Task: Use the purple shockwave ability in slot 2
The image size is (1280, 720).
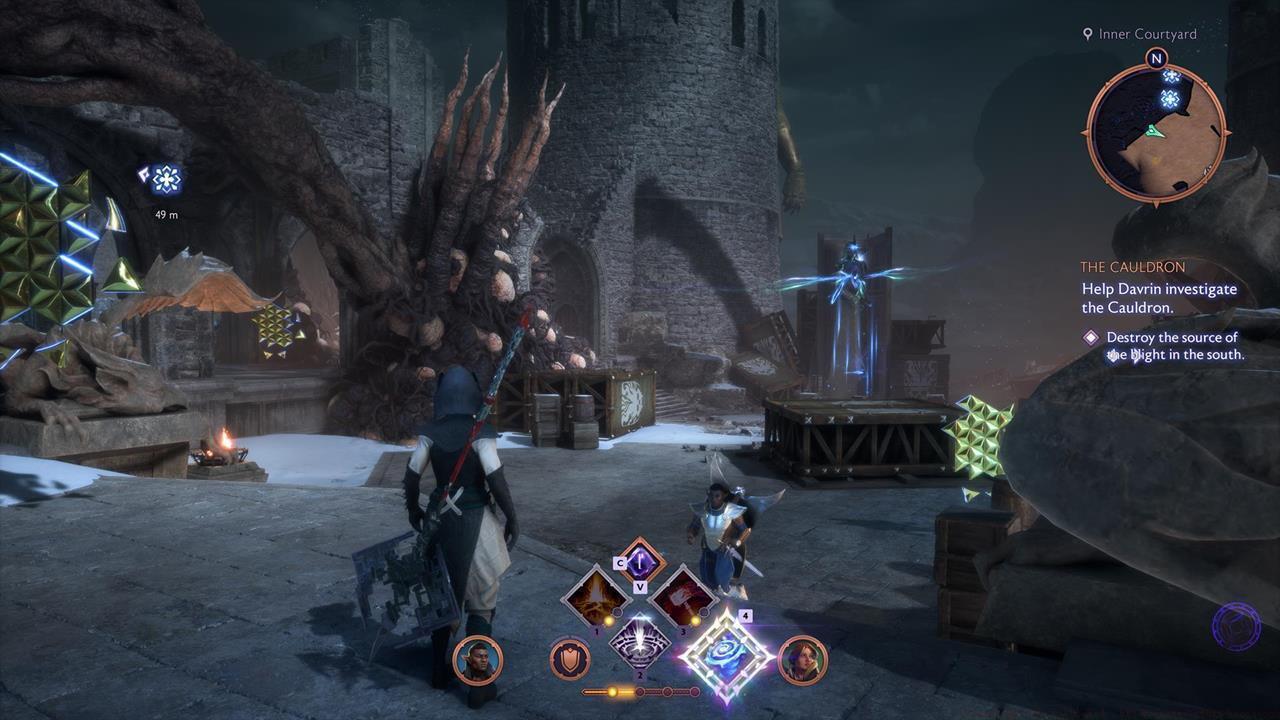Action: coord(640,640)
